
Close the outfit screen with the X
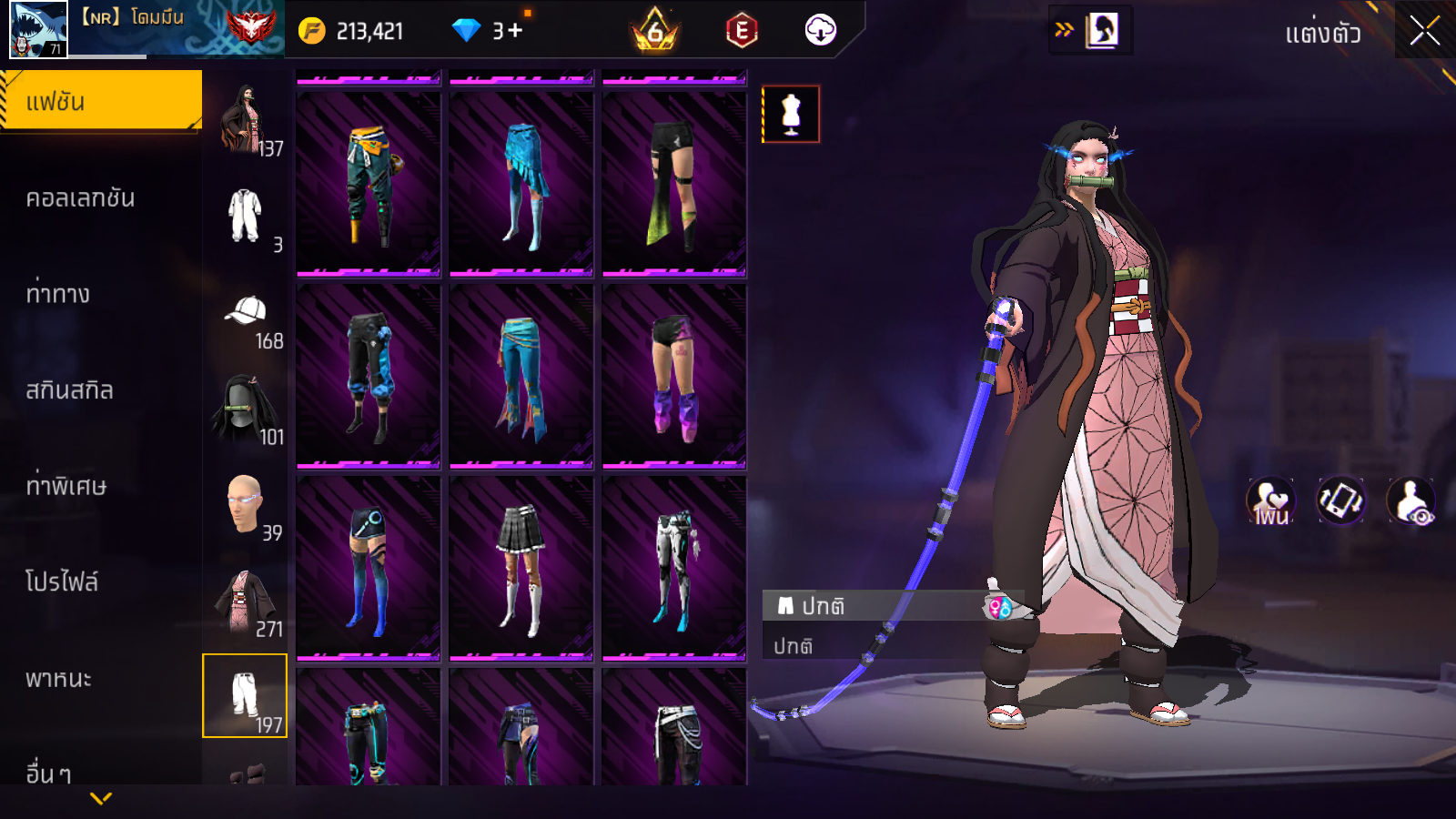[1424, 32]
